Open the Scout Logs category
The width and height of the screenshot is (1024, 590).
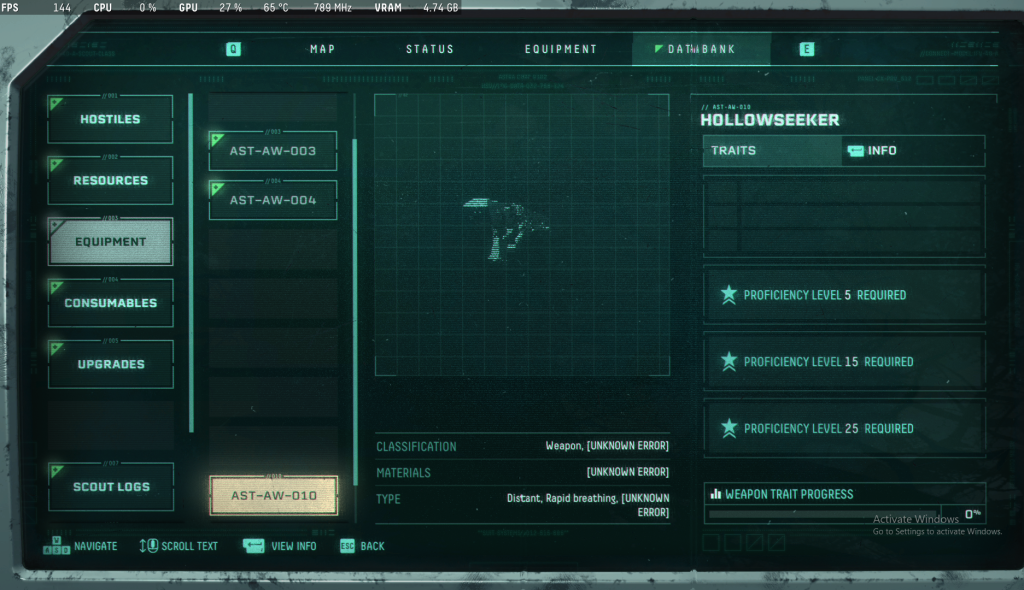pyautogui.click(x=111, y=487)
